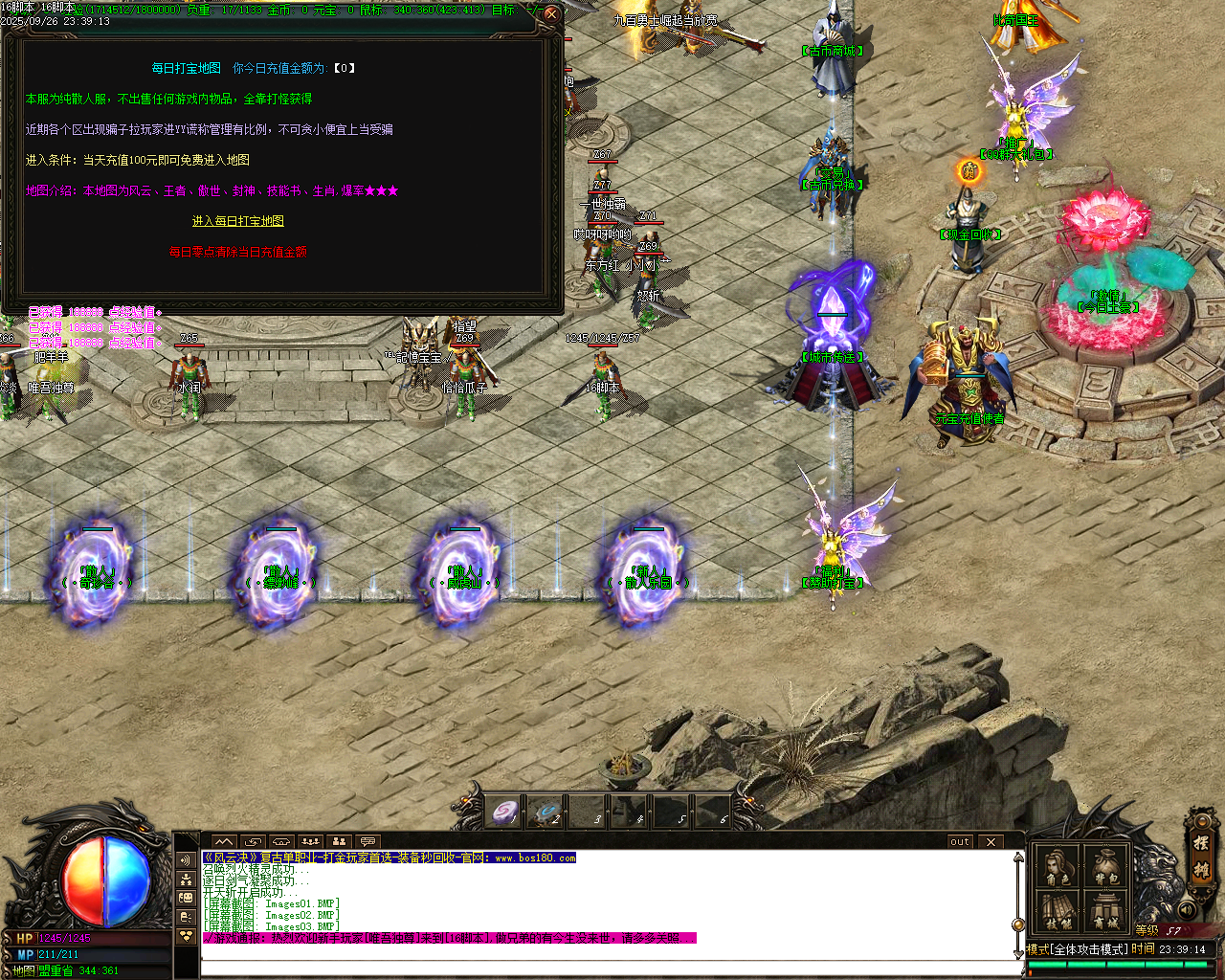Click the chat scrollbar up arrow
This screenshot has width=1225, height=980.
point(1018,857)
